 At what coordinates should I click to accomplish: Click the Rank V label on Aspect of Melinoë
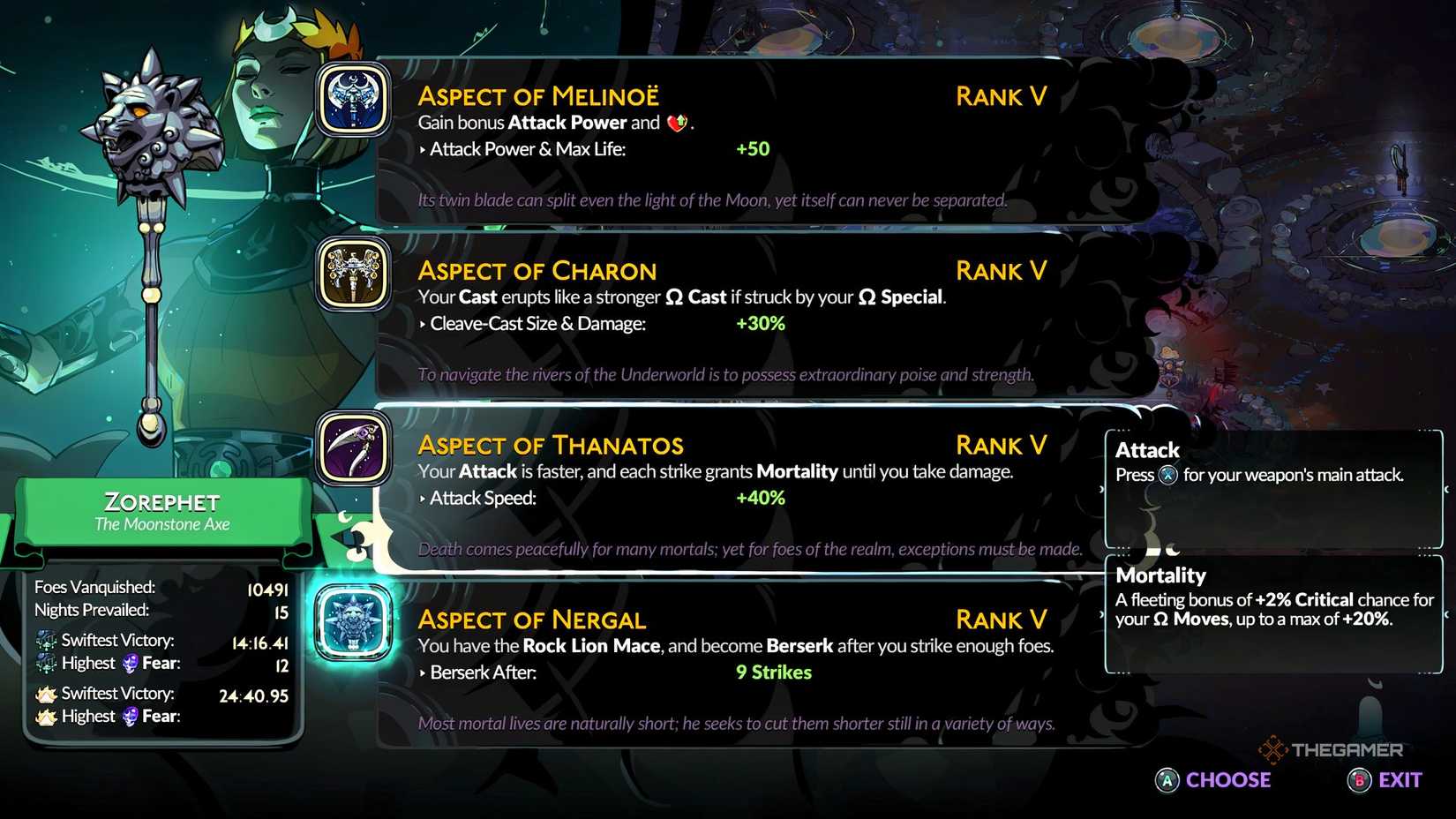click(x=1000, y=96)
